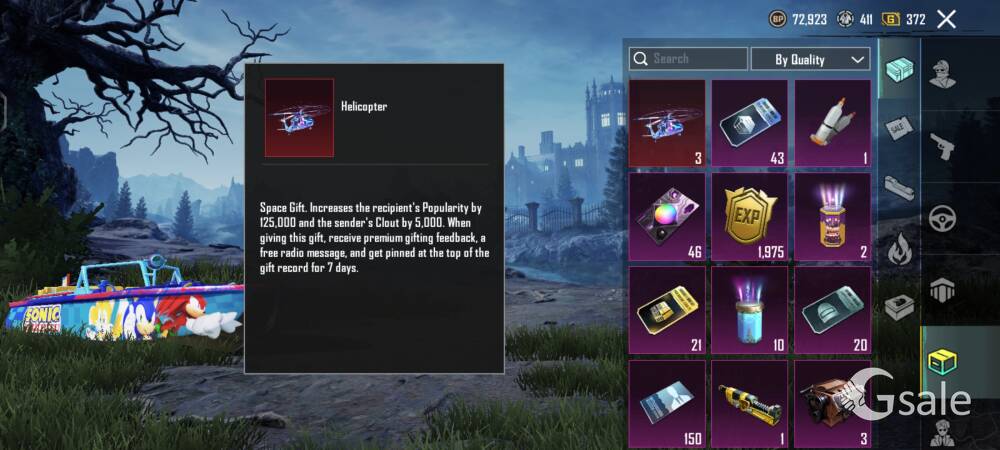Pick the gold EXP badge item

click(x=749, y=216)
